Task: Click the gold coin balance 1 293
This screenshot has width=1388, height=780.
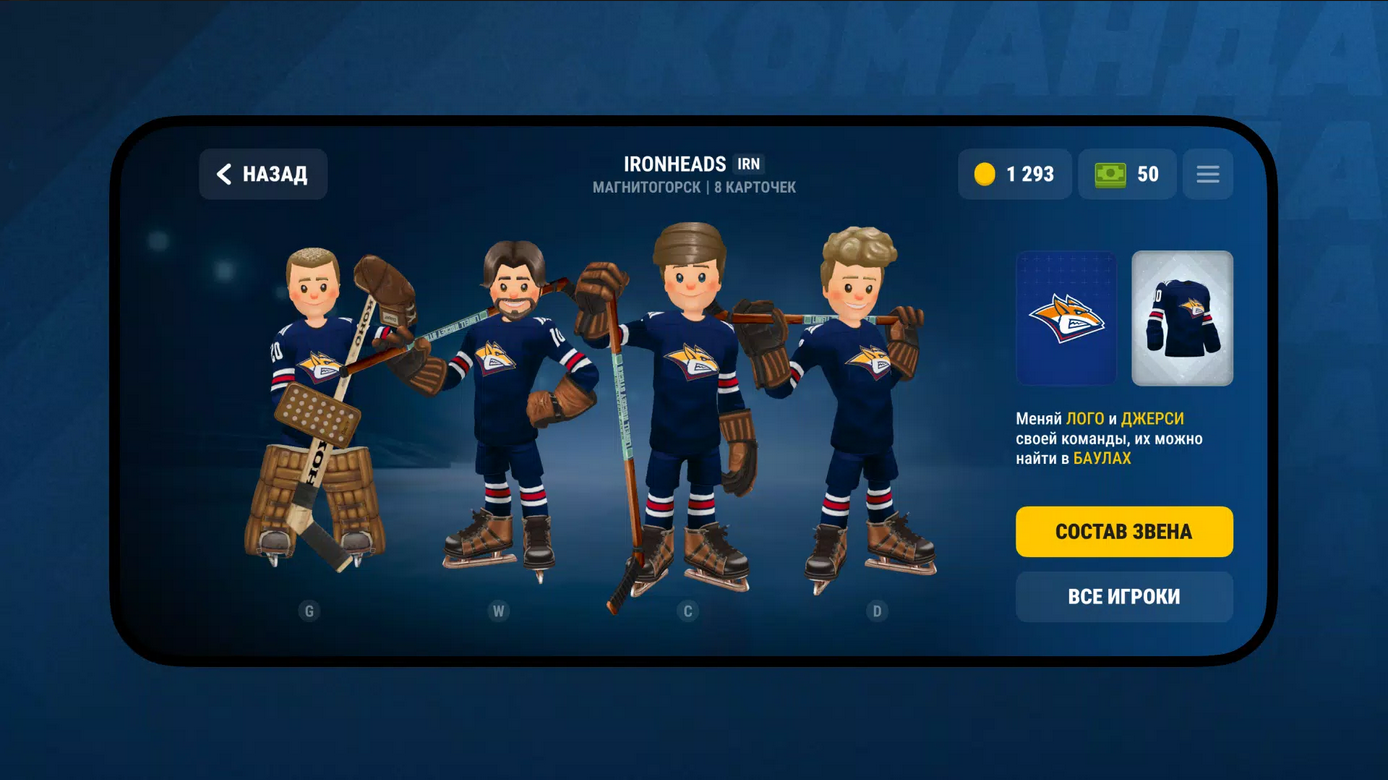Action: (1015, 174)
